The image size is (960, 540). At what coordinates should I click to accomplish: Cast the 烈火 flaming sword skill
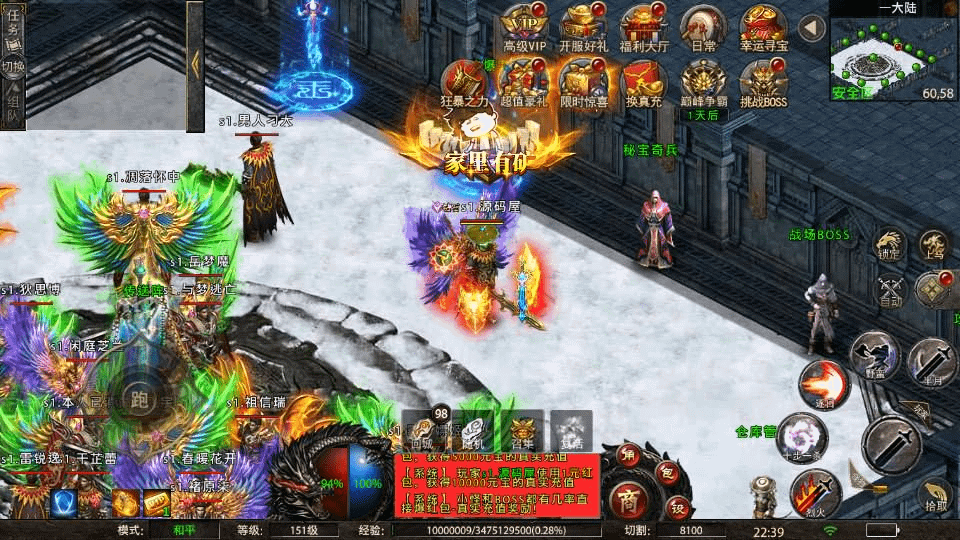pos(814,493)
